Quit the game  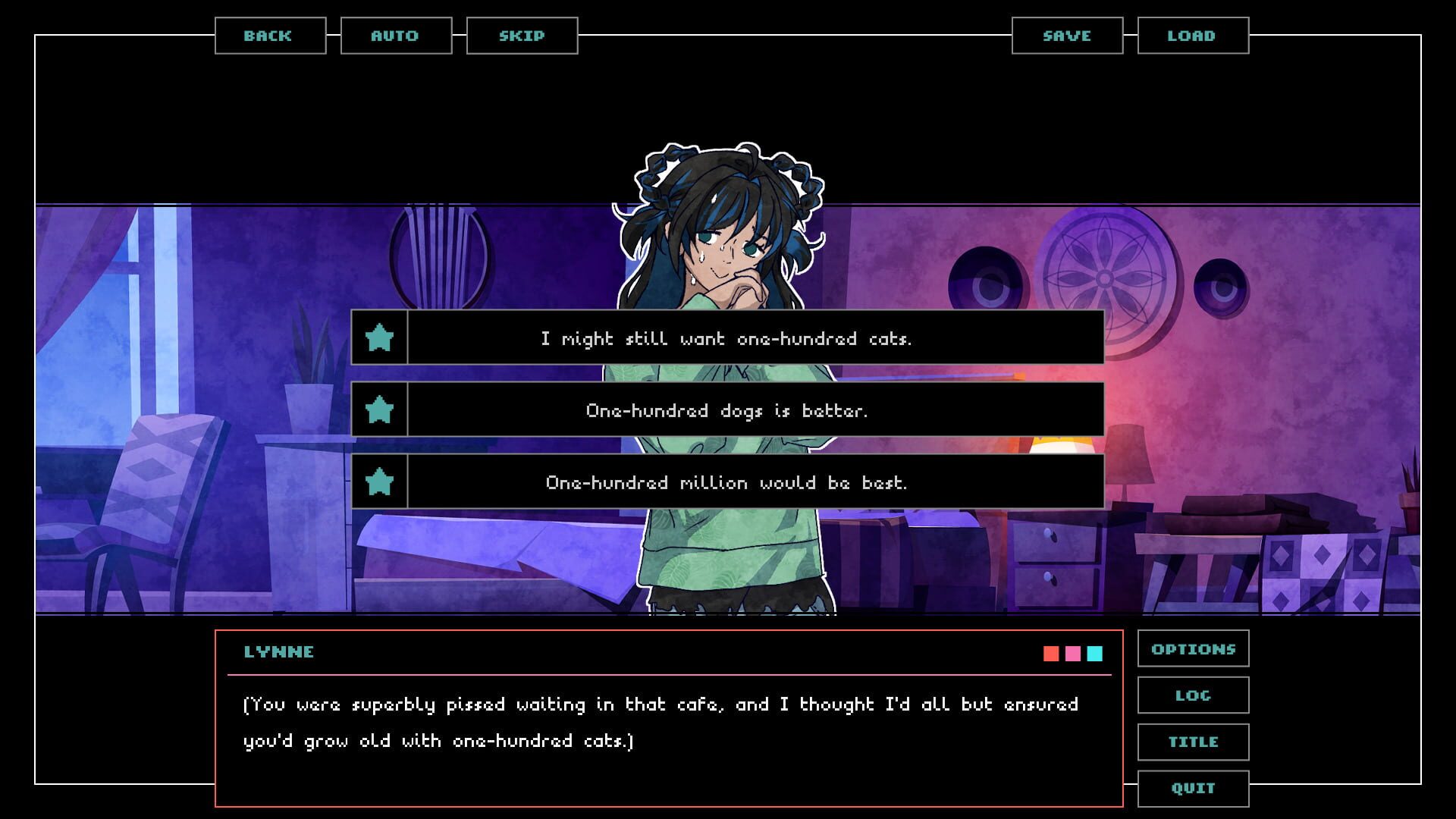[x=1193, y=788]
